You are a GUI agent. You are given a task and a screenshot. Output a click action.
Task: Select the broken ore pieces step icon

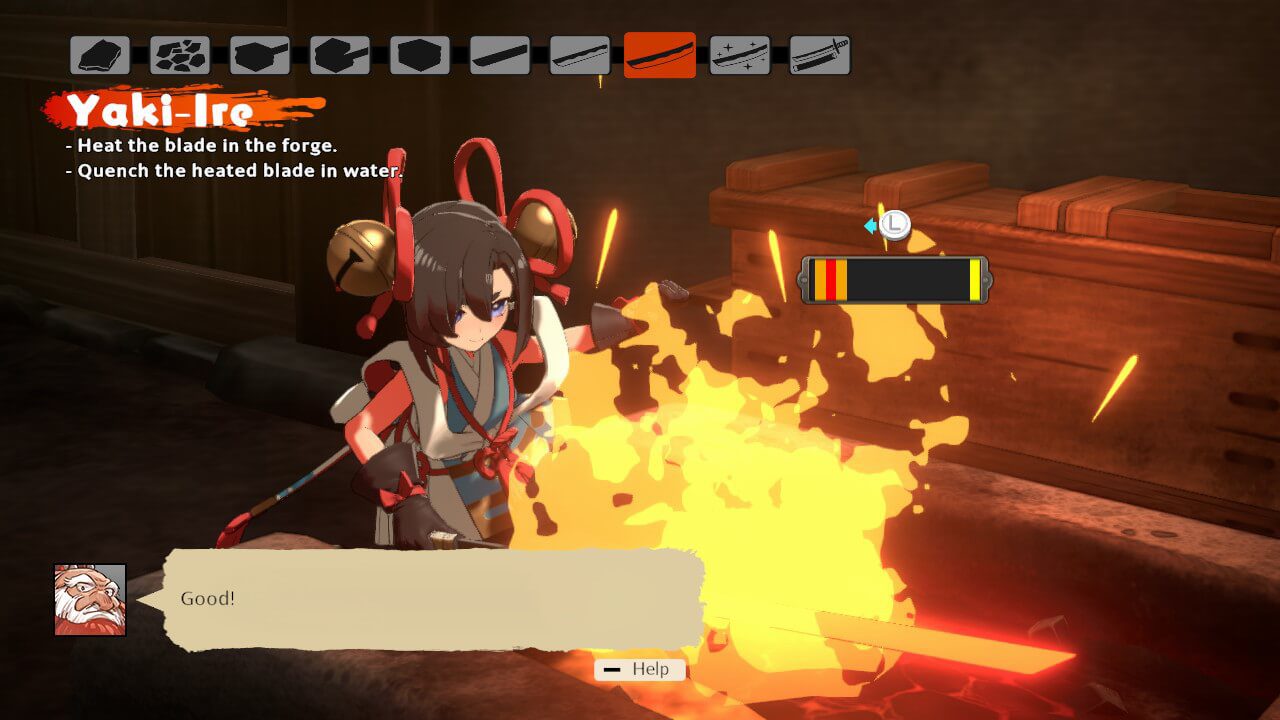pyautogui.click(x=180, y=55)
